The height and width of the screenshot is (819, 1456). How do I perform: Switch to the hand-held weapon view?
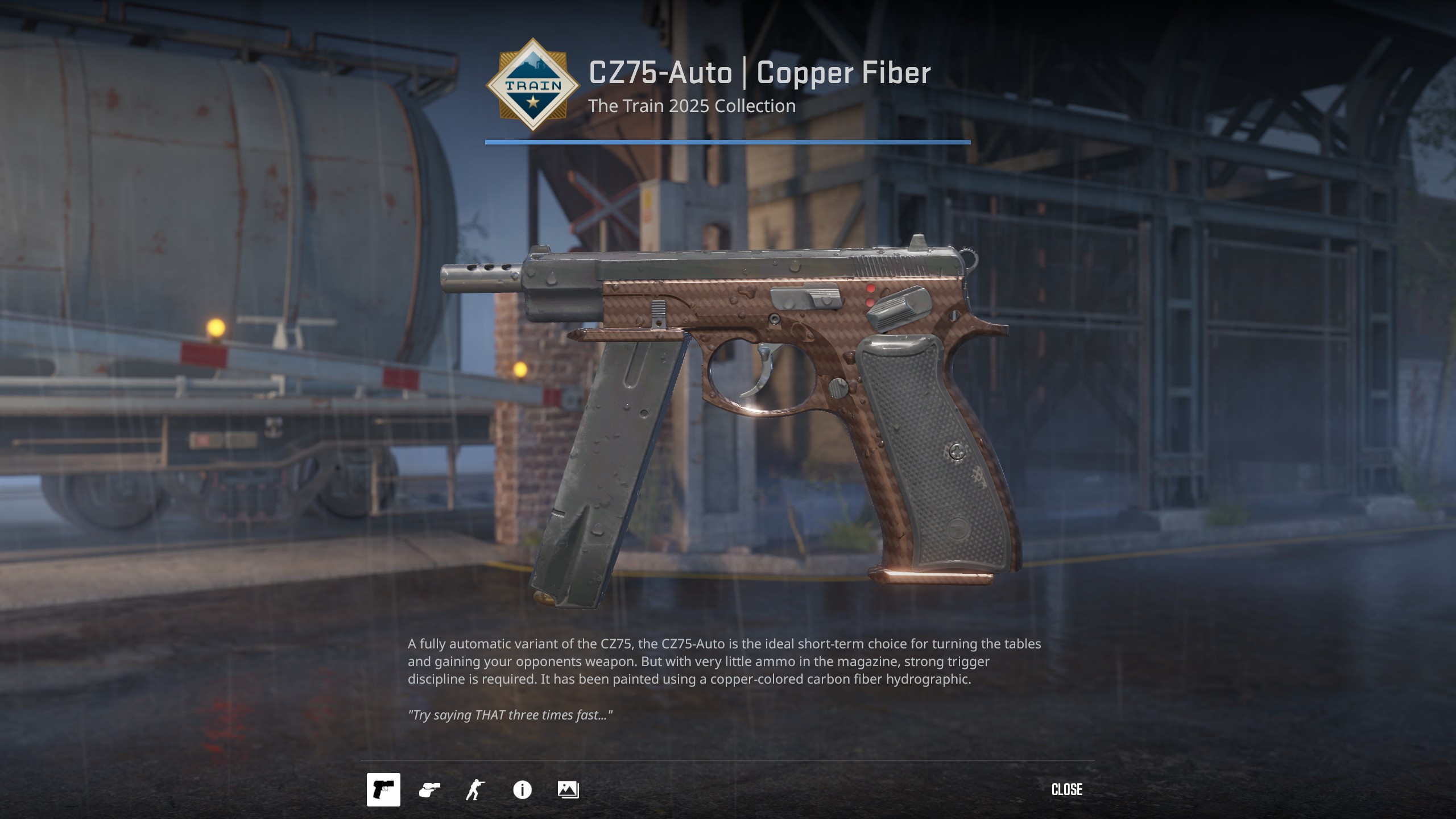click(x=429, y=789)
